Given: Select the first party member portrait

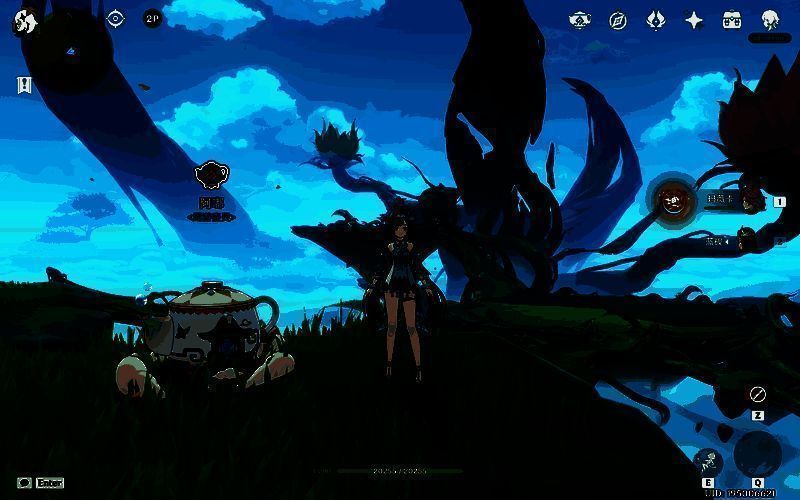Looking at the screenshot, I should [674, 201].
